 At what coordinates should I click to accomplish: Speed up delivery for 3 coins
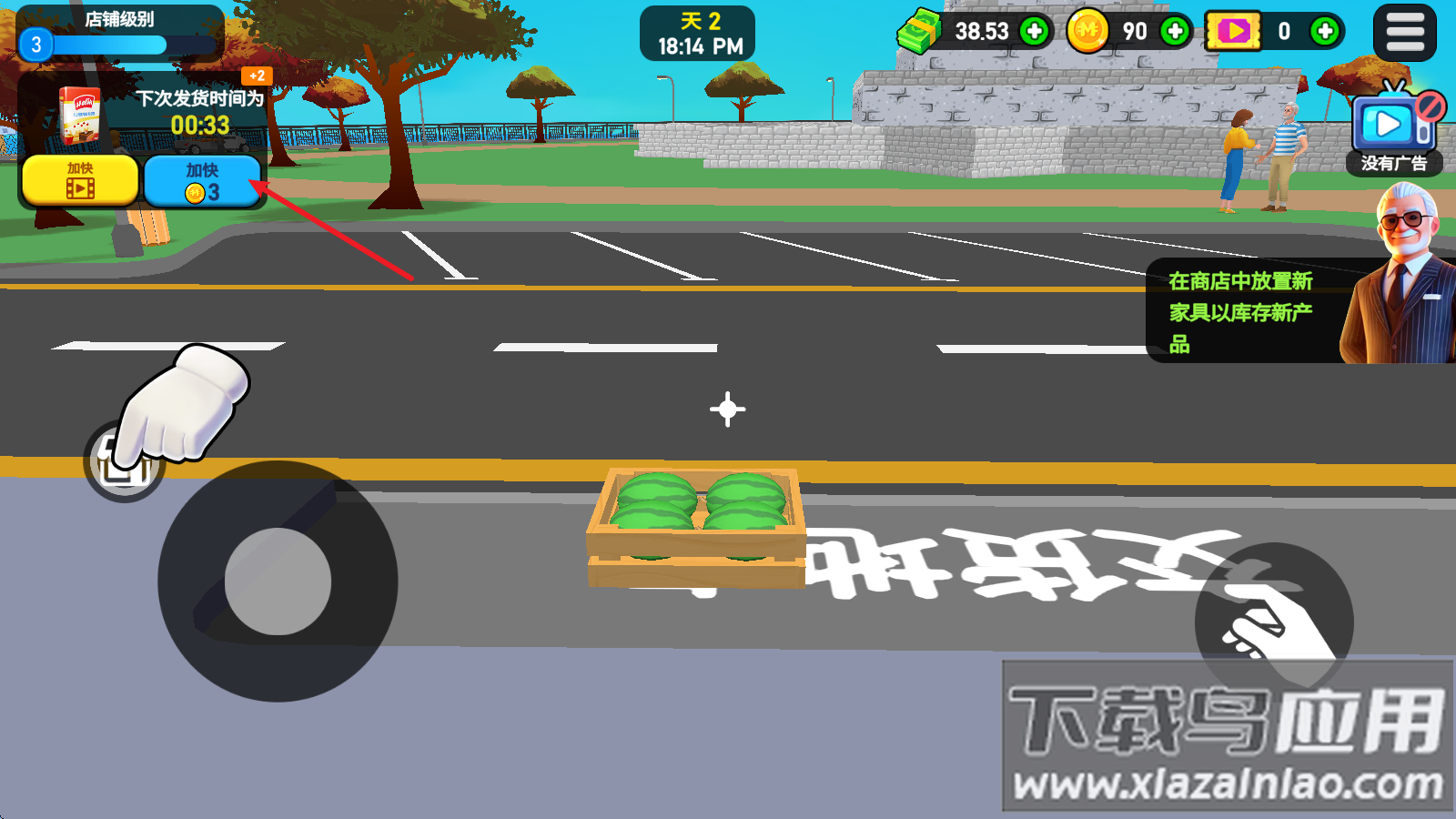click(x=202, y=180)
